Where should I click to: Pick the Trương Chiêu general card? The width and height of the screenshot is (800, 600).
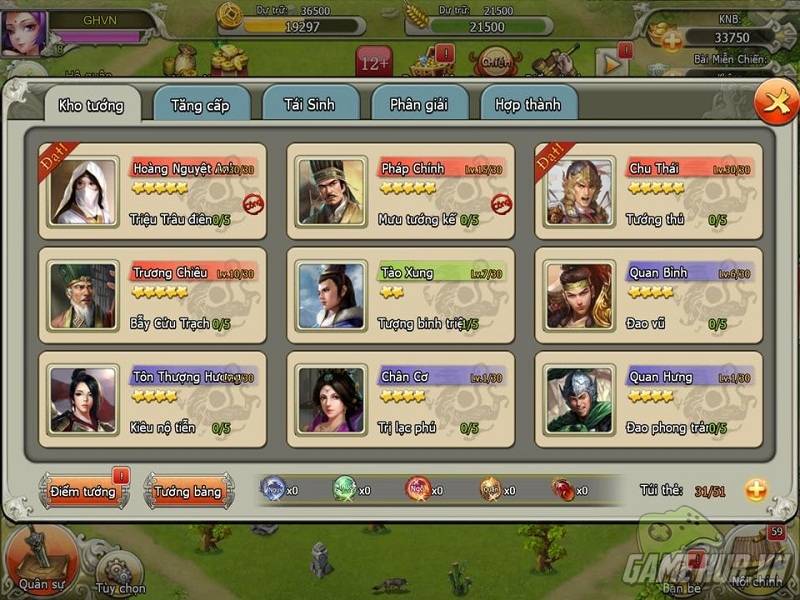pos(153,295)
